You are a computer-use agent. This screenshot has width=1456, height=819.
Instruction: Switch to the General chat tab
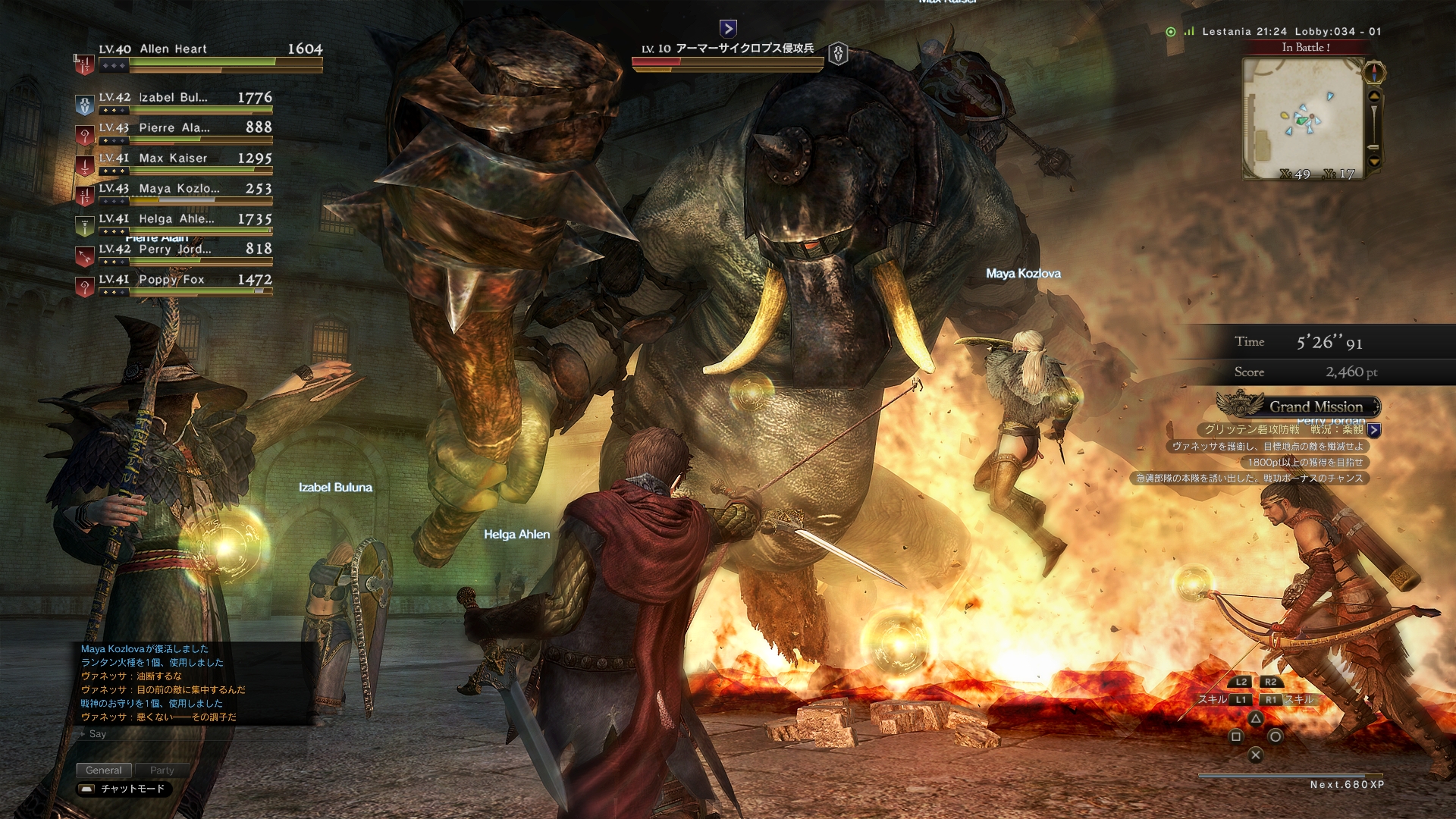pyautogui.click(x=104, y=770)
